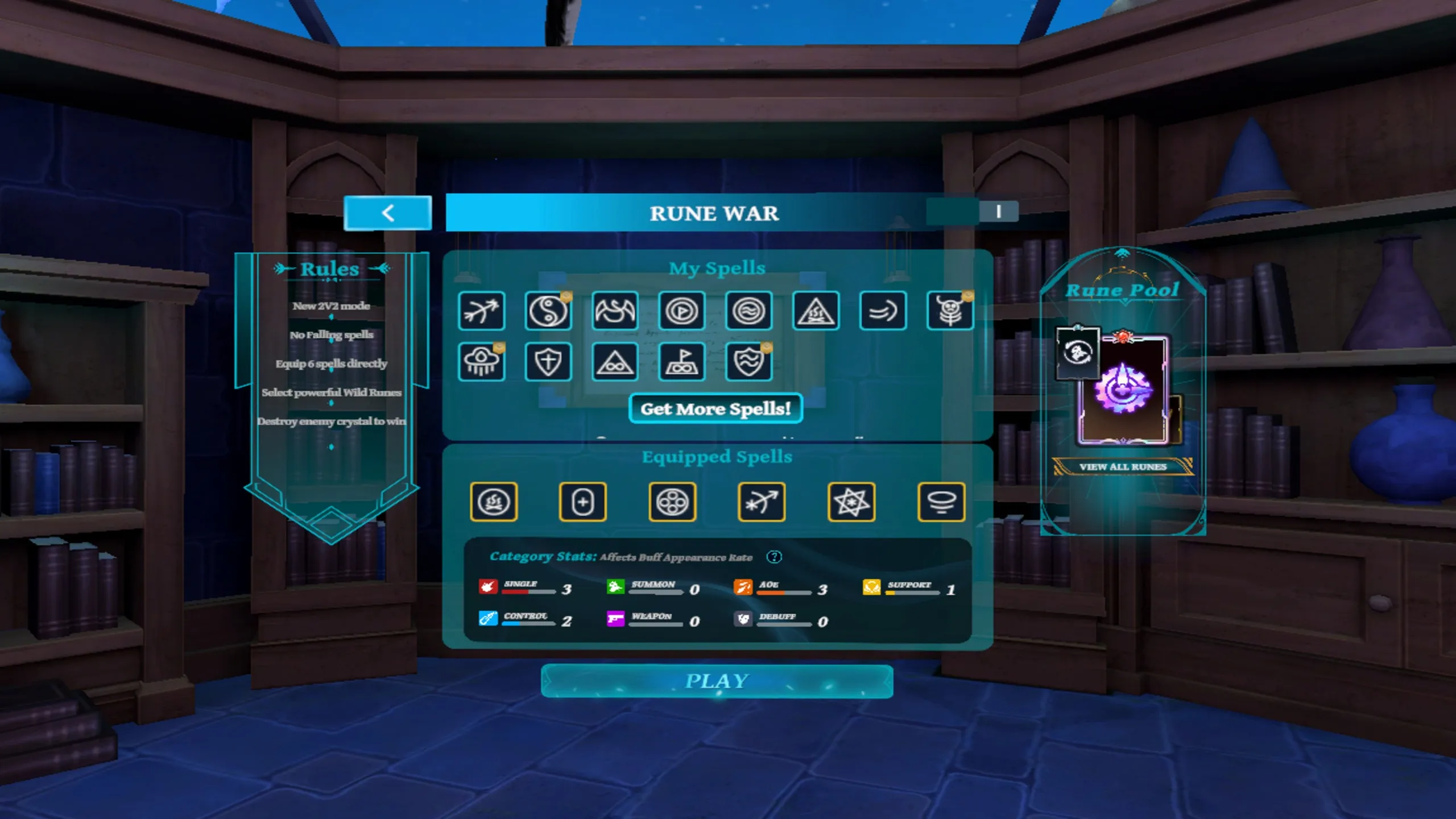Select the equipped four-circle orb spell
The height and width of the screenshot is (819, 1456).
[x=672, y=502]
